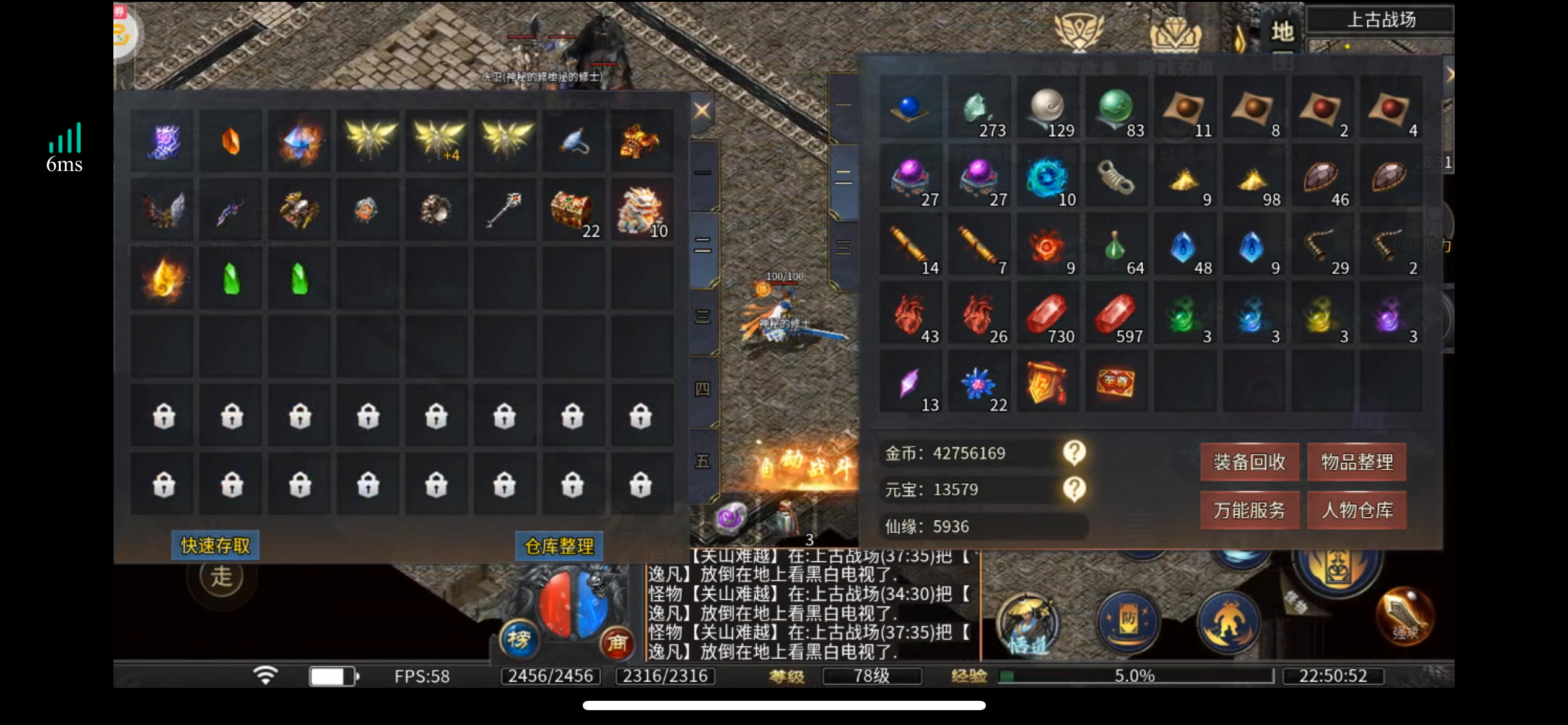Pick the red crystal stack of 730
This screenshot has height=725, width=1568.
click(x=1047, y=315)
